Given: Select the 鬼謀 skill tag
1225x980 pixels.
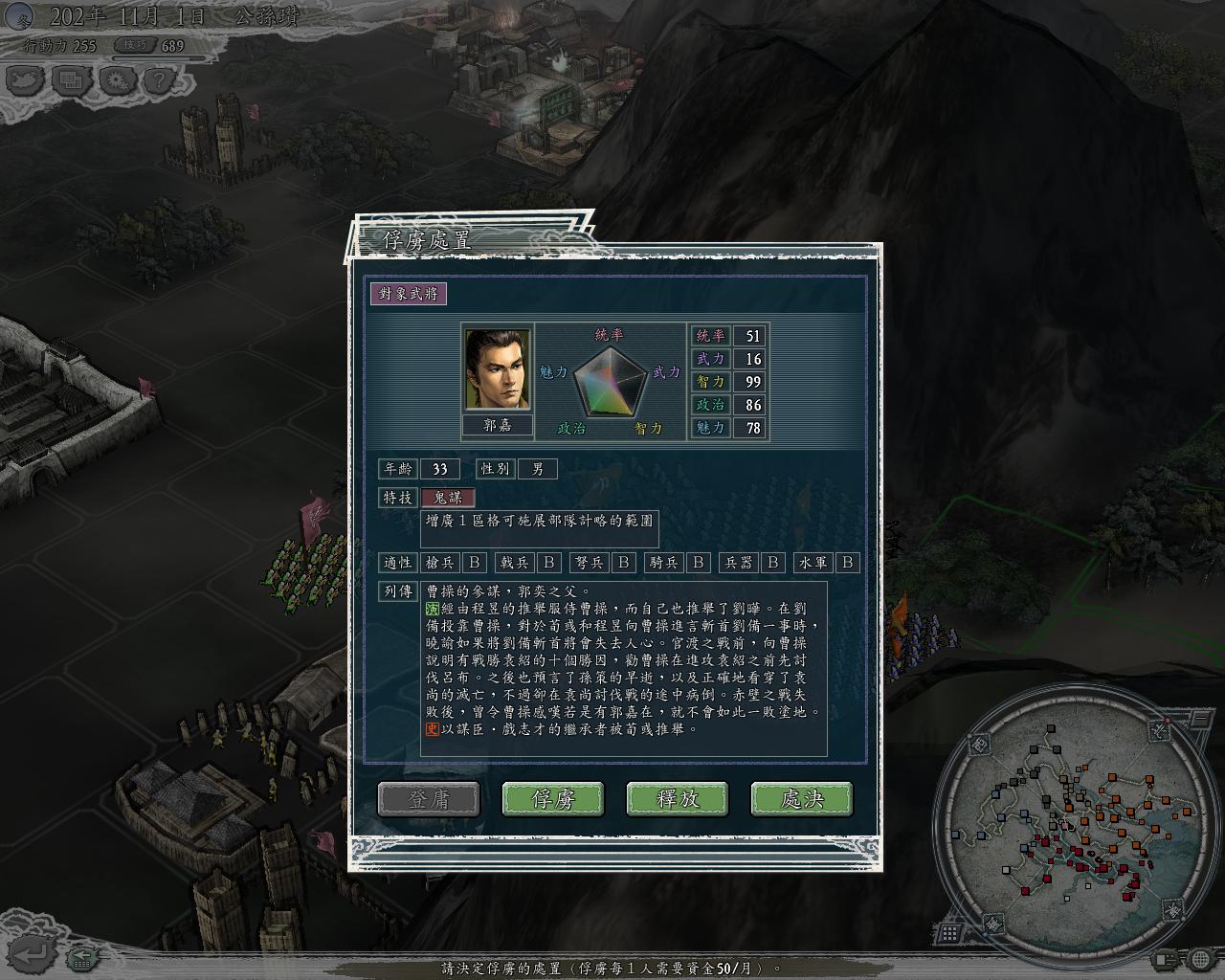Looking at the screenshot, I should click(x=448, y=498).
